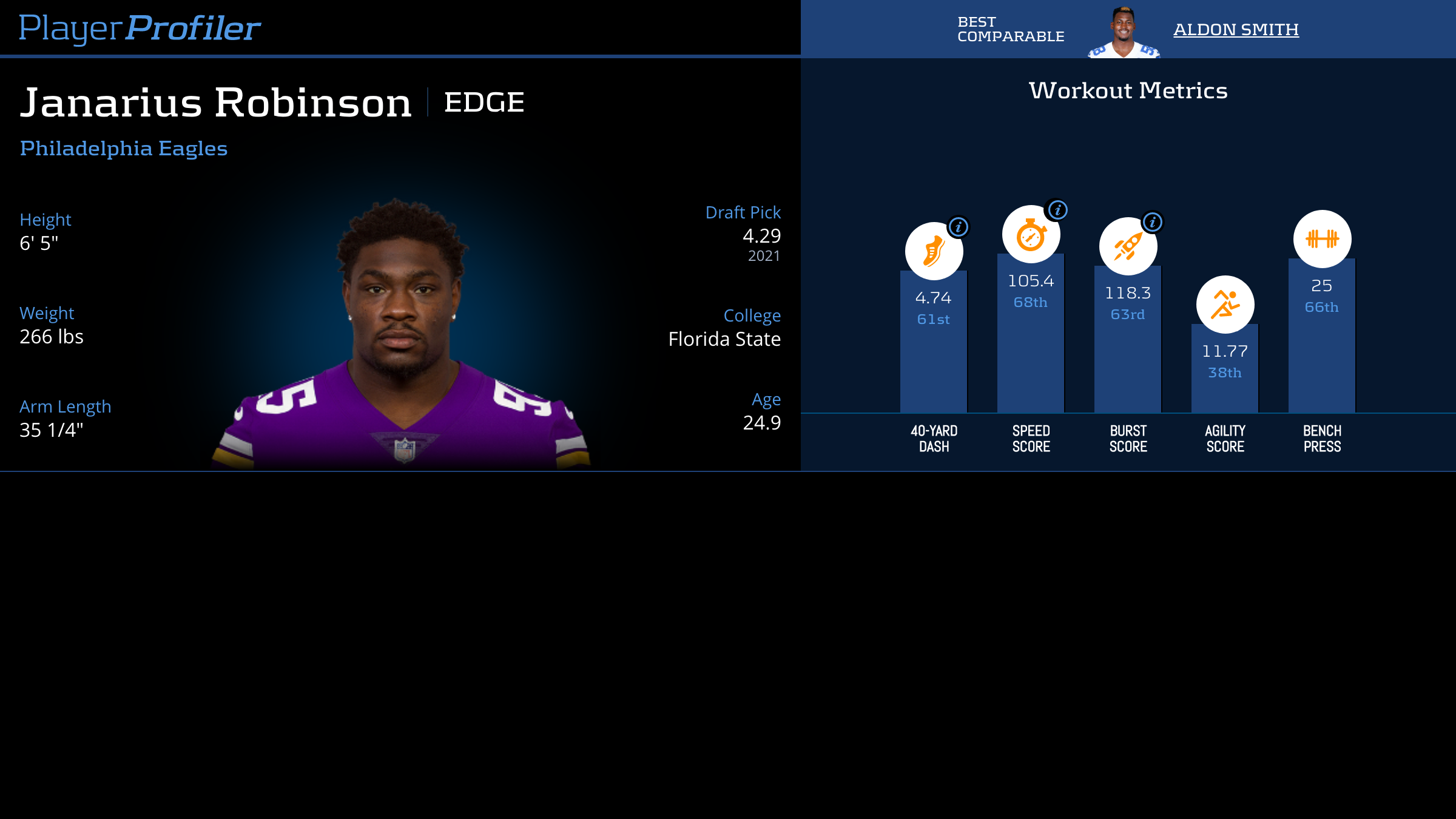The height and width of the screenshot is (819, 1456).
Task: Select the Agility Score running figure icon
Action: tap(1225, 305)
